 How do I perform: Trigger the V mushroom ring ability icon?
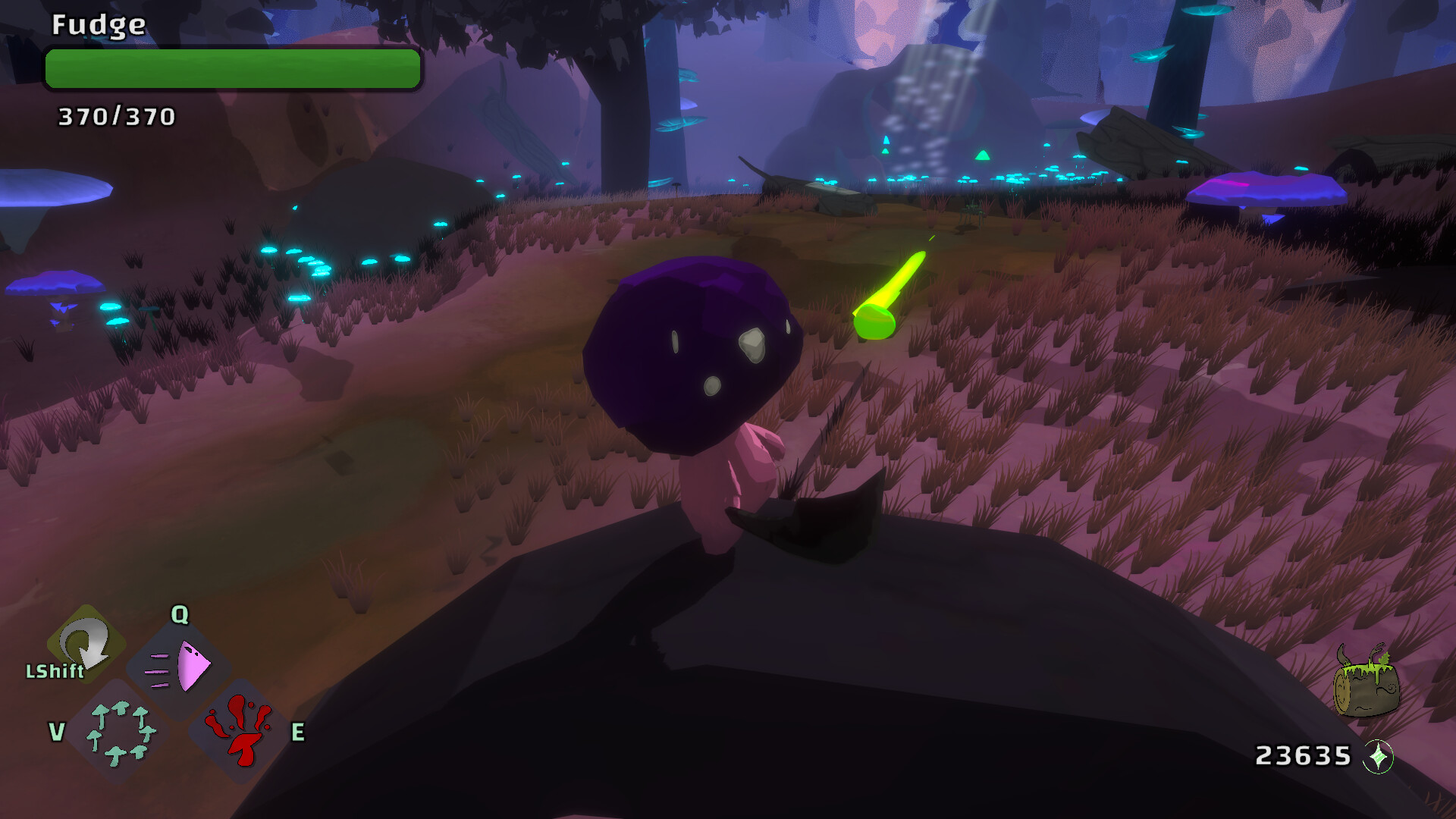tap(120, 732)
